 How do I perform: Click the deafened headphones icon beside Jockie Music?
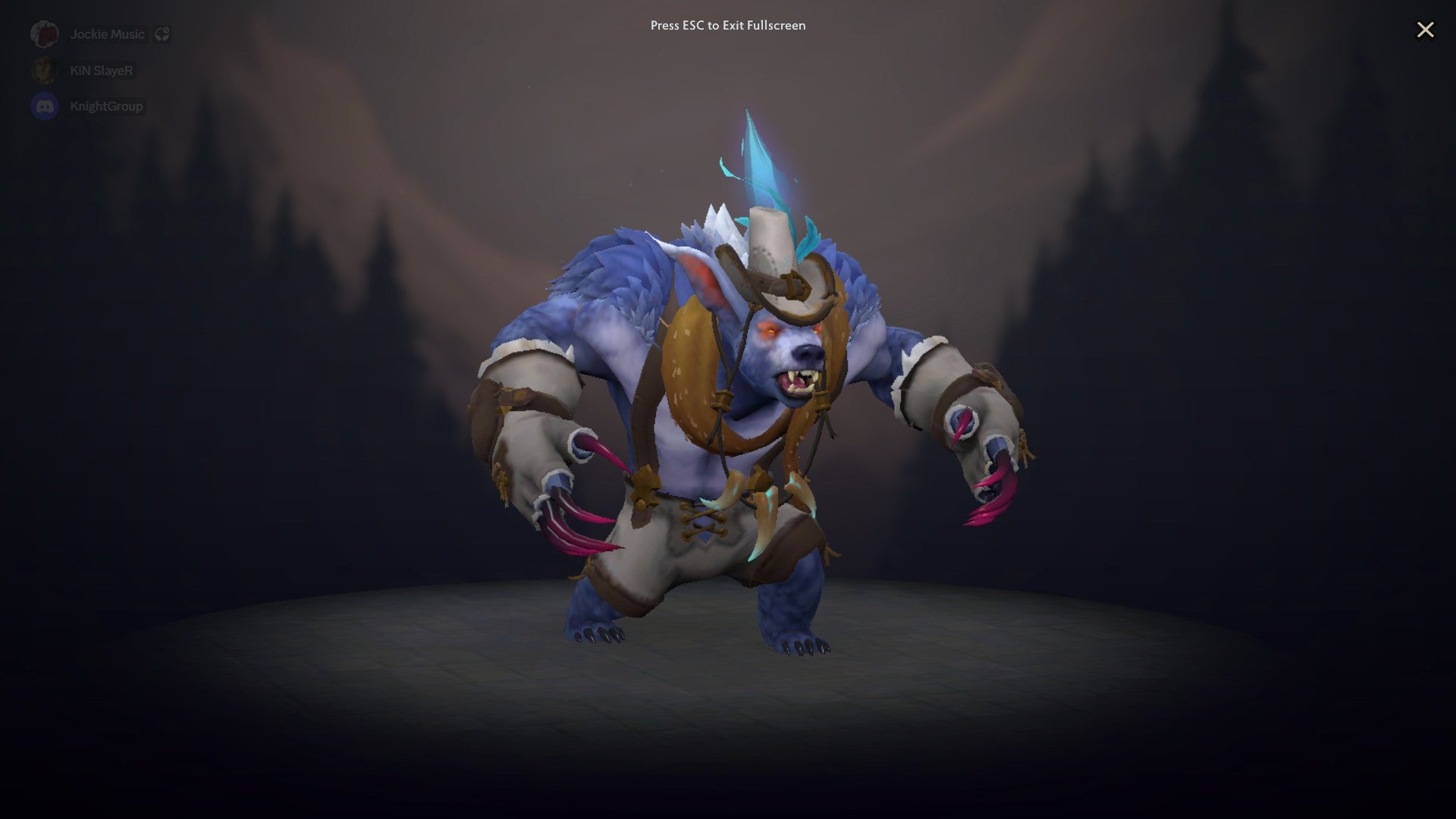(x=162, y=33)
